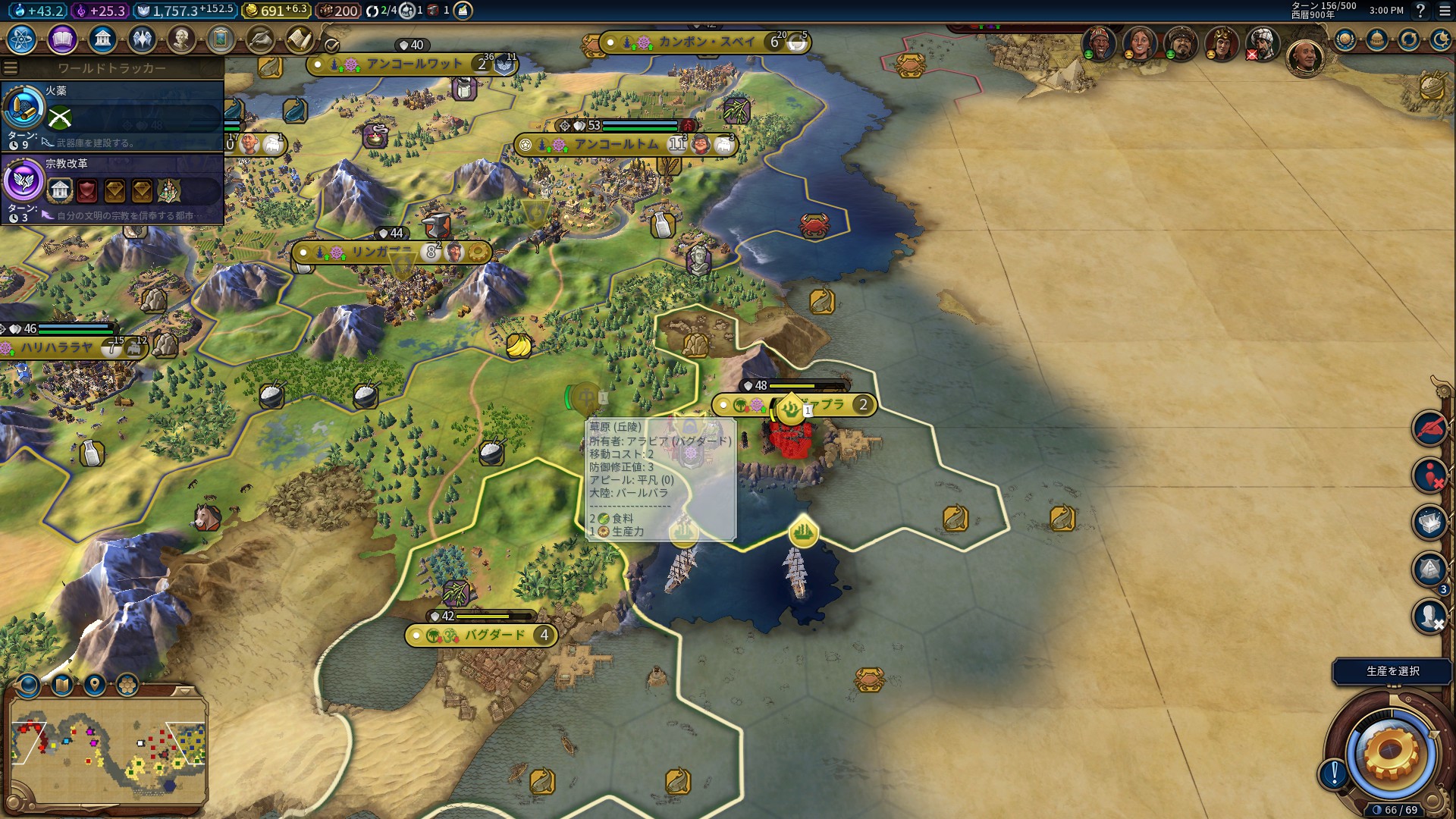Open the government building icon
The width and height of the screenshot is (1456, 819).
102,39
